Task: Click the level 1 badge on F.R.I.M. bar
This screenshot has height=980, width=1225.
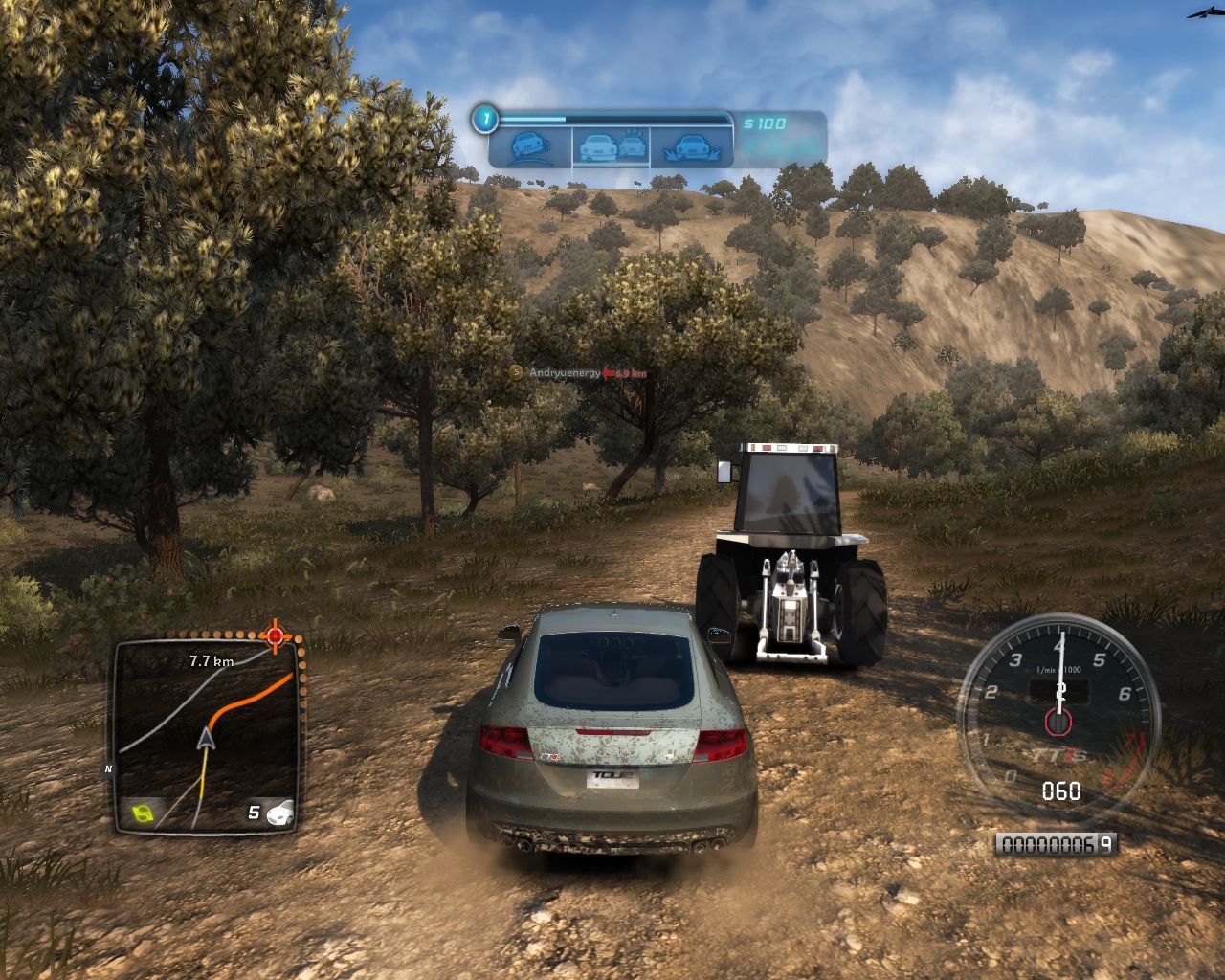Action: [486, 120]
